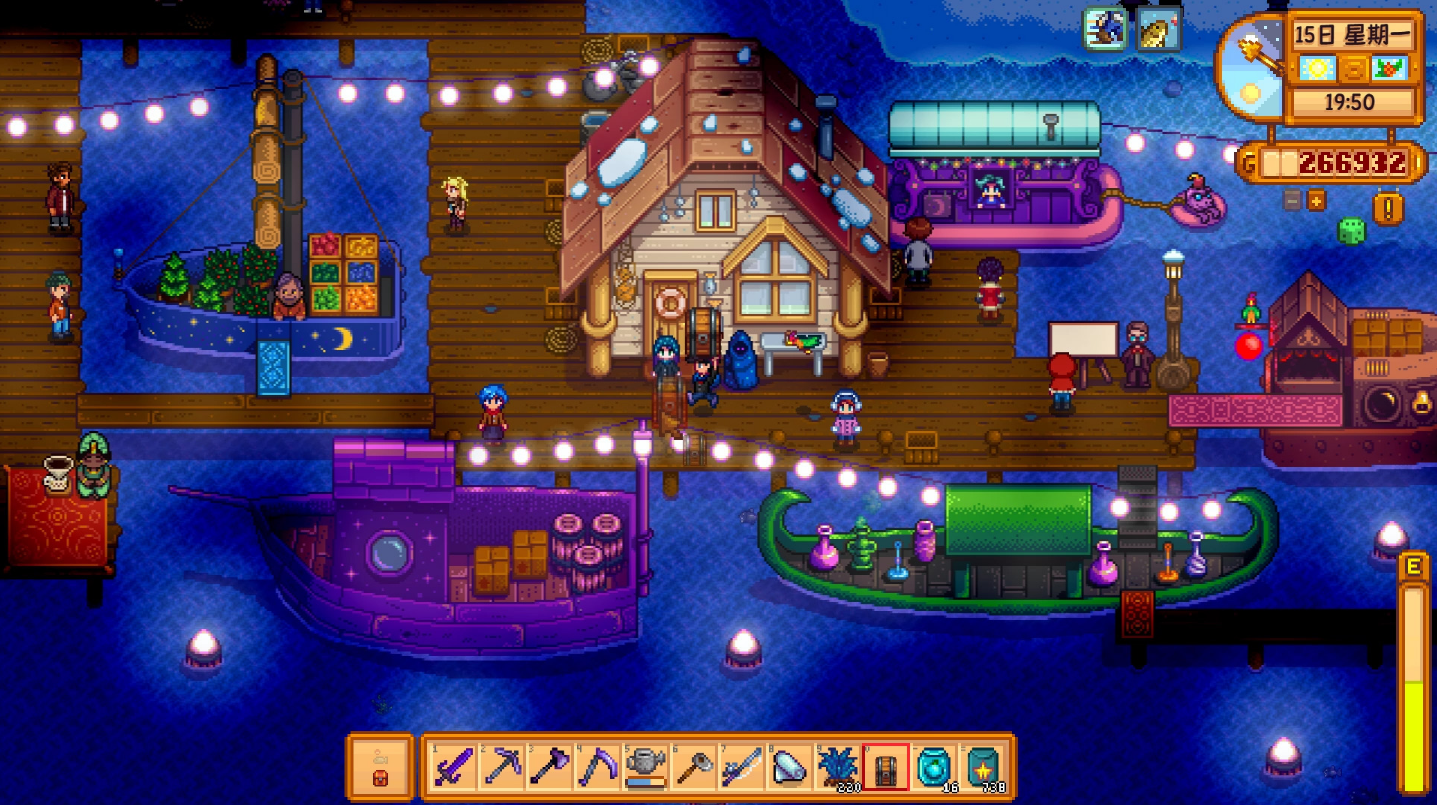
Task: Zoom in with the plus button
Action: click(1316, 200)
